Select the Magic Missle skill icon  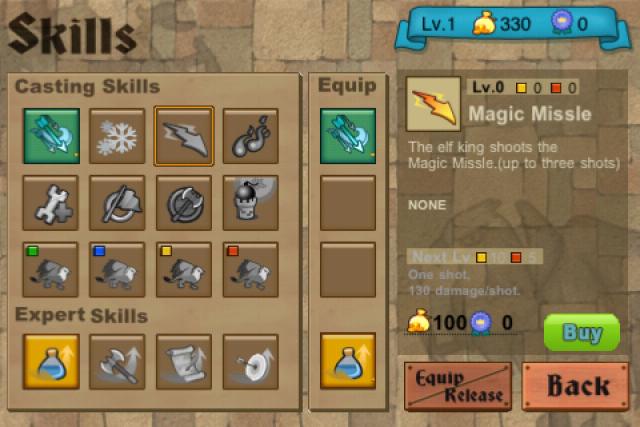184,135
